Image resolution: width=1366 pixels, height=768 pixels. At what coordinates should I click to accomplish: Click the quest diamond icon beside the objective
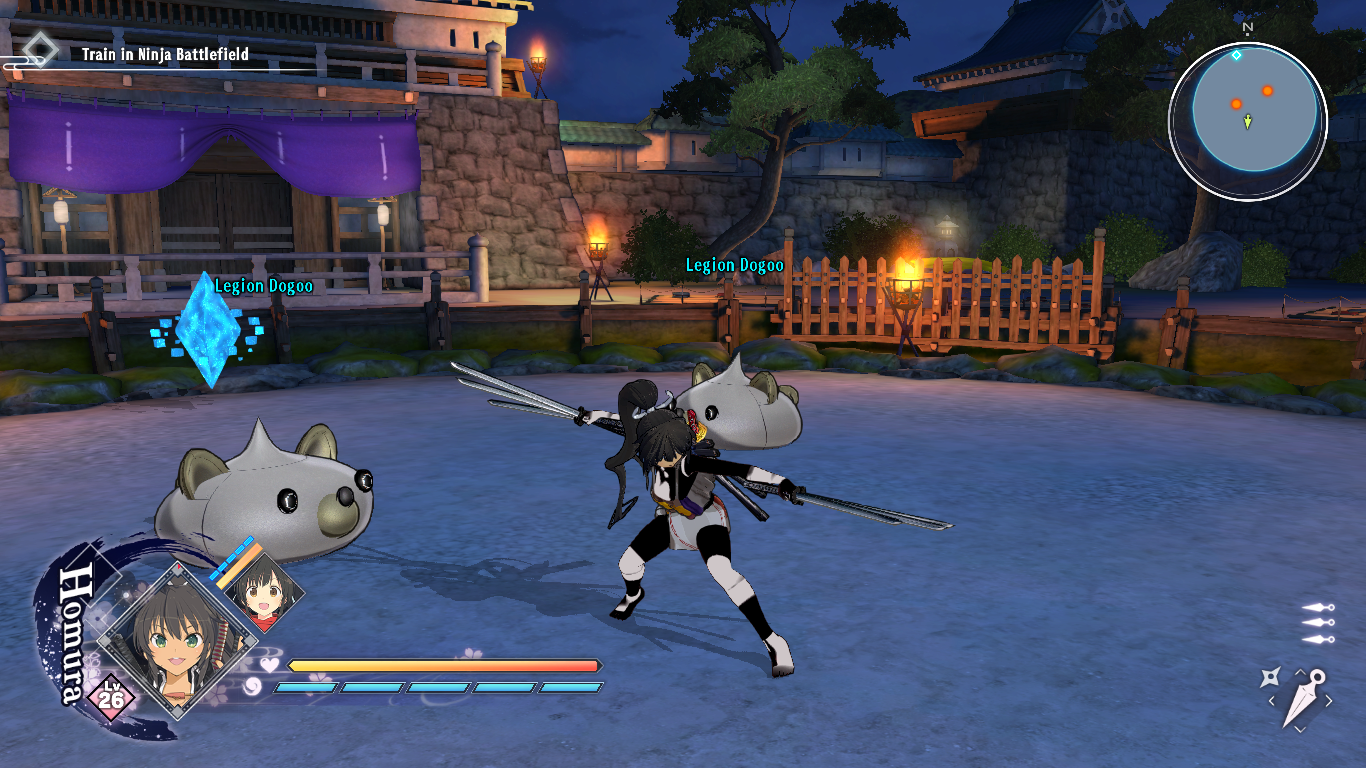[x=40, y=48]
